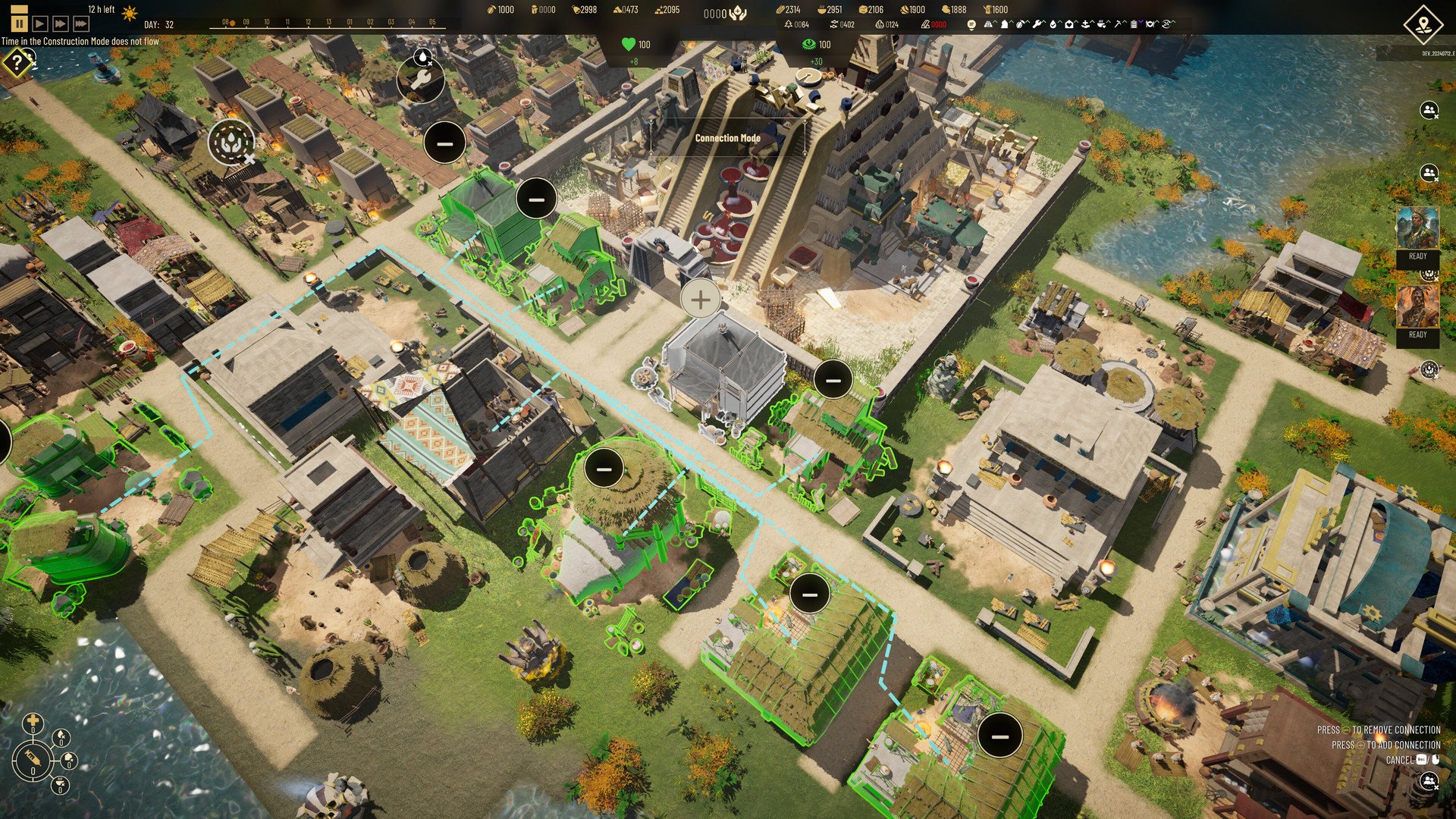Viewport: 1456px width, 819px height.
Task: Click the wrench maintenance building marker
Action: [421, 81]
